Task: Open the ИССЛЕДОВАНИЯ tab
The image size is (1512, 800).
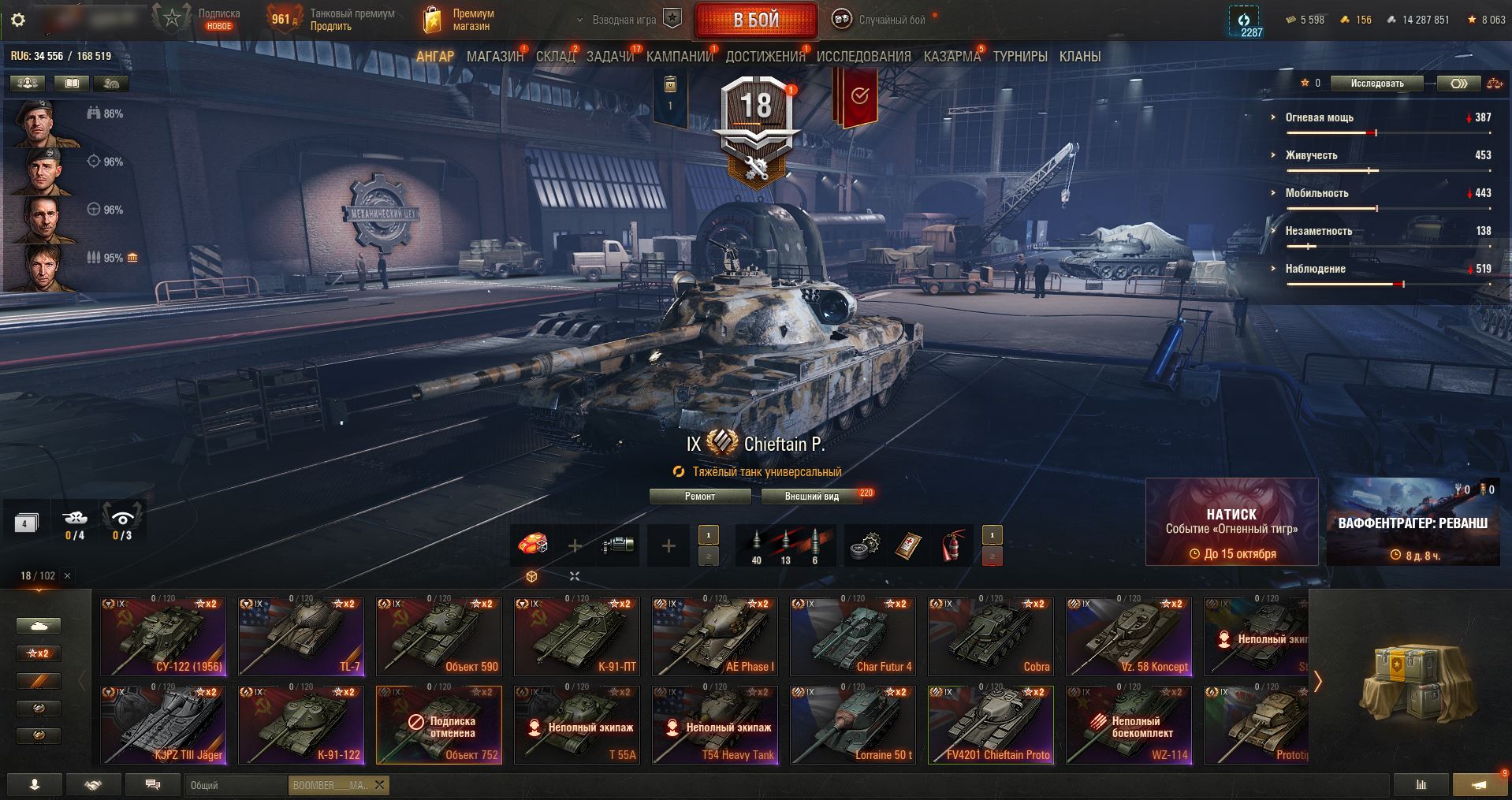Action: pos(863,57)
